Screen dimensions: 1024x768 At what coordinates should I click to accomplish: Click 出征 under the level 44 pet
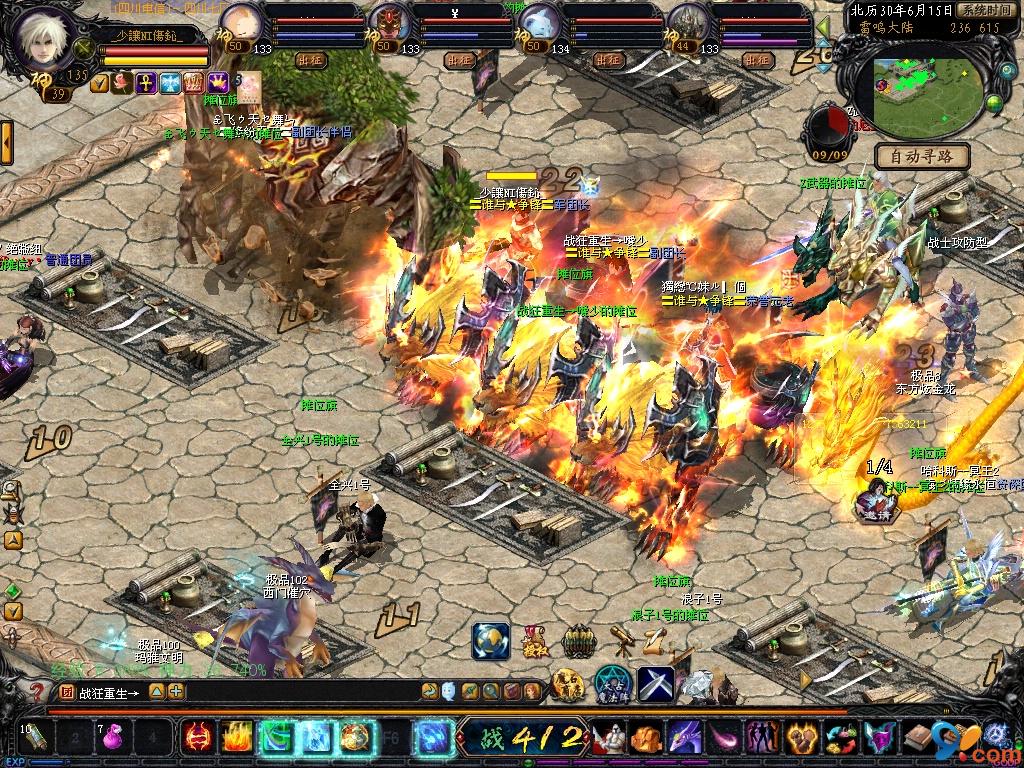tap(757, 60)
